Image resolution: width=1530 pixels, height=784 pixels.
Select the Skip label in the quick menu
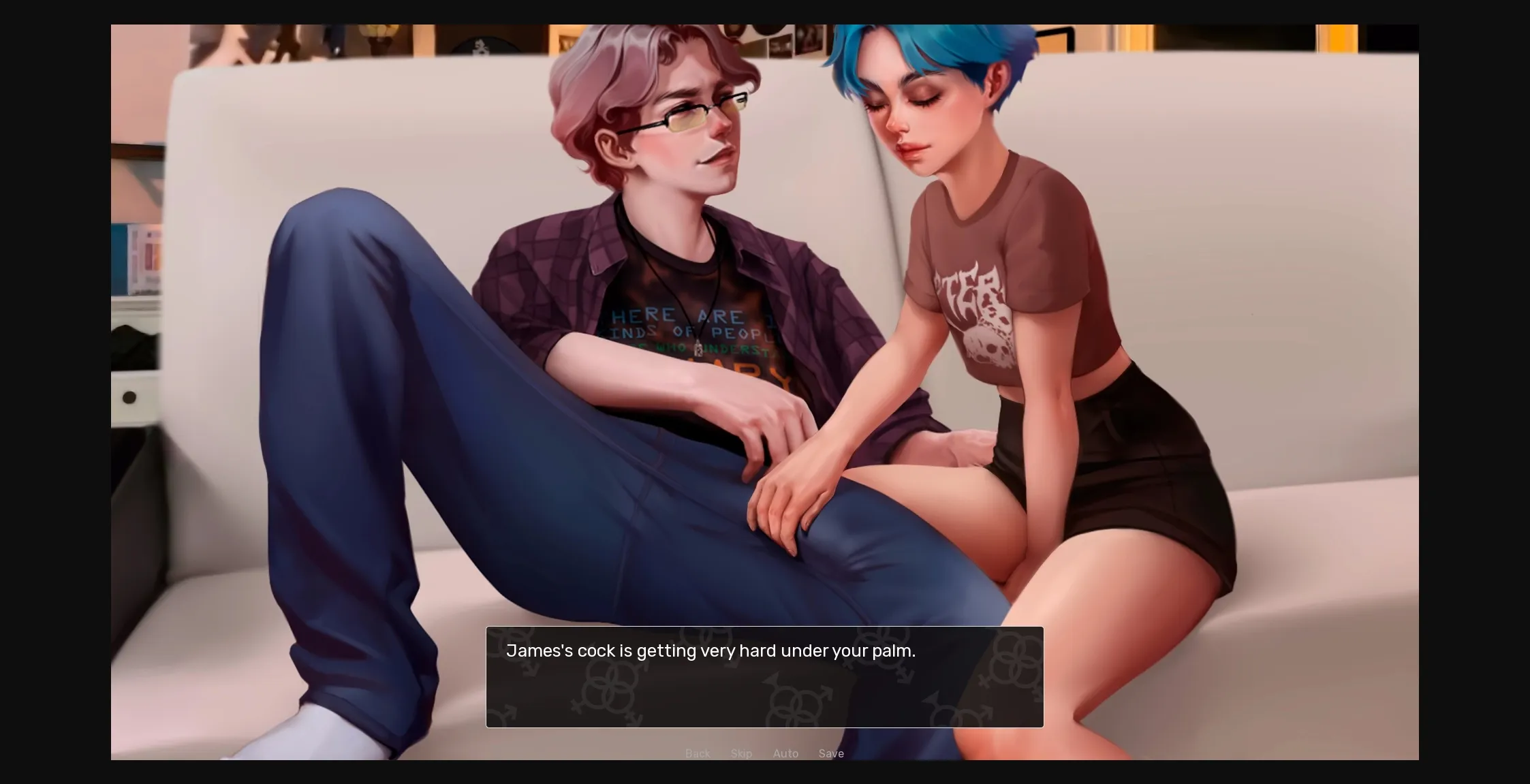tap(741, 753)
